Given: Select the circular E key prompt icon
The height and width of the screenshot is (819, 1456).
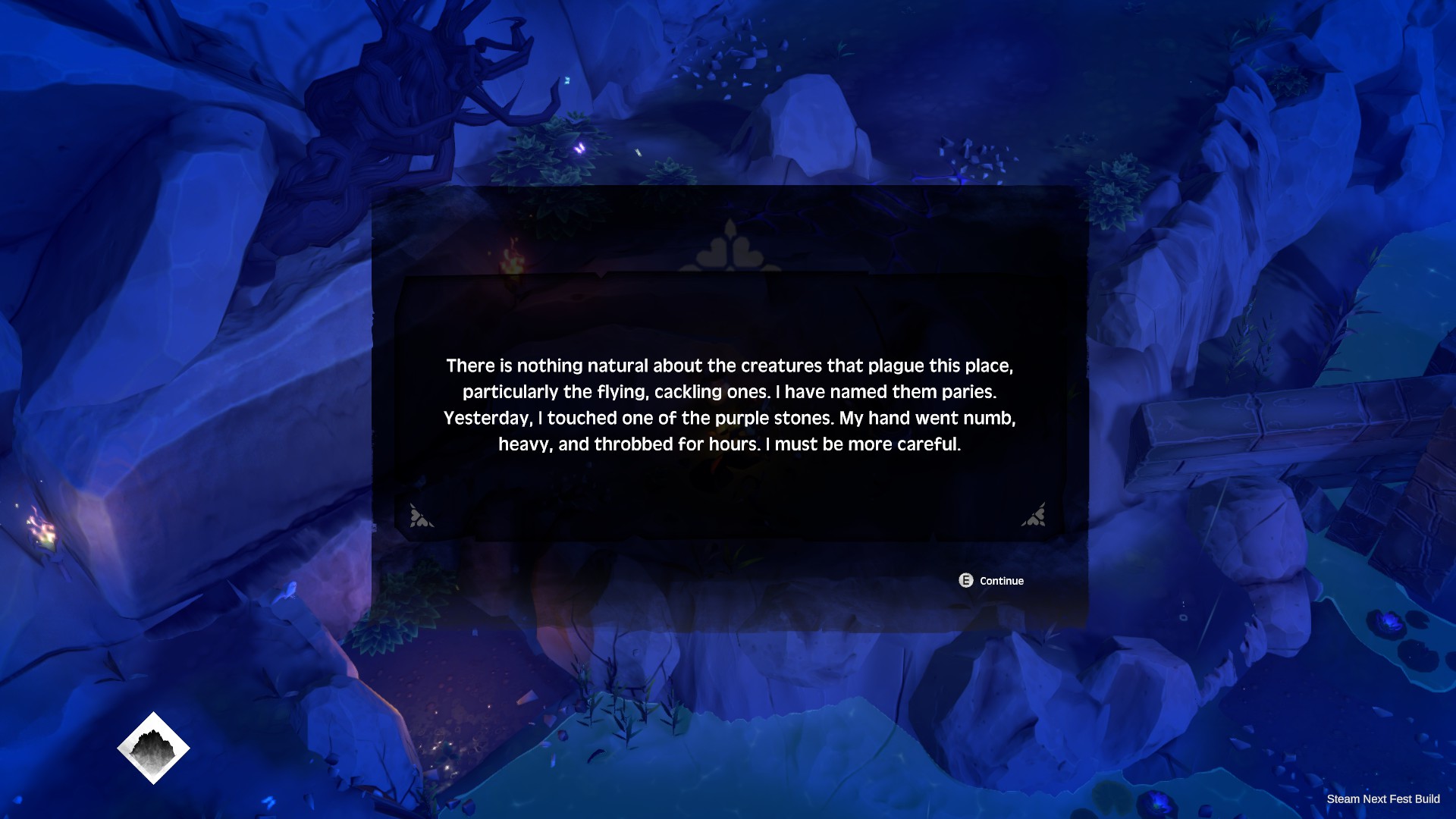Looking at the screenshot, I should click(965, 581).
